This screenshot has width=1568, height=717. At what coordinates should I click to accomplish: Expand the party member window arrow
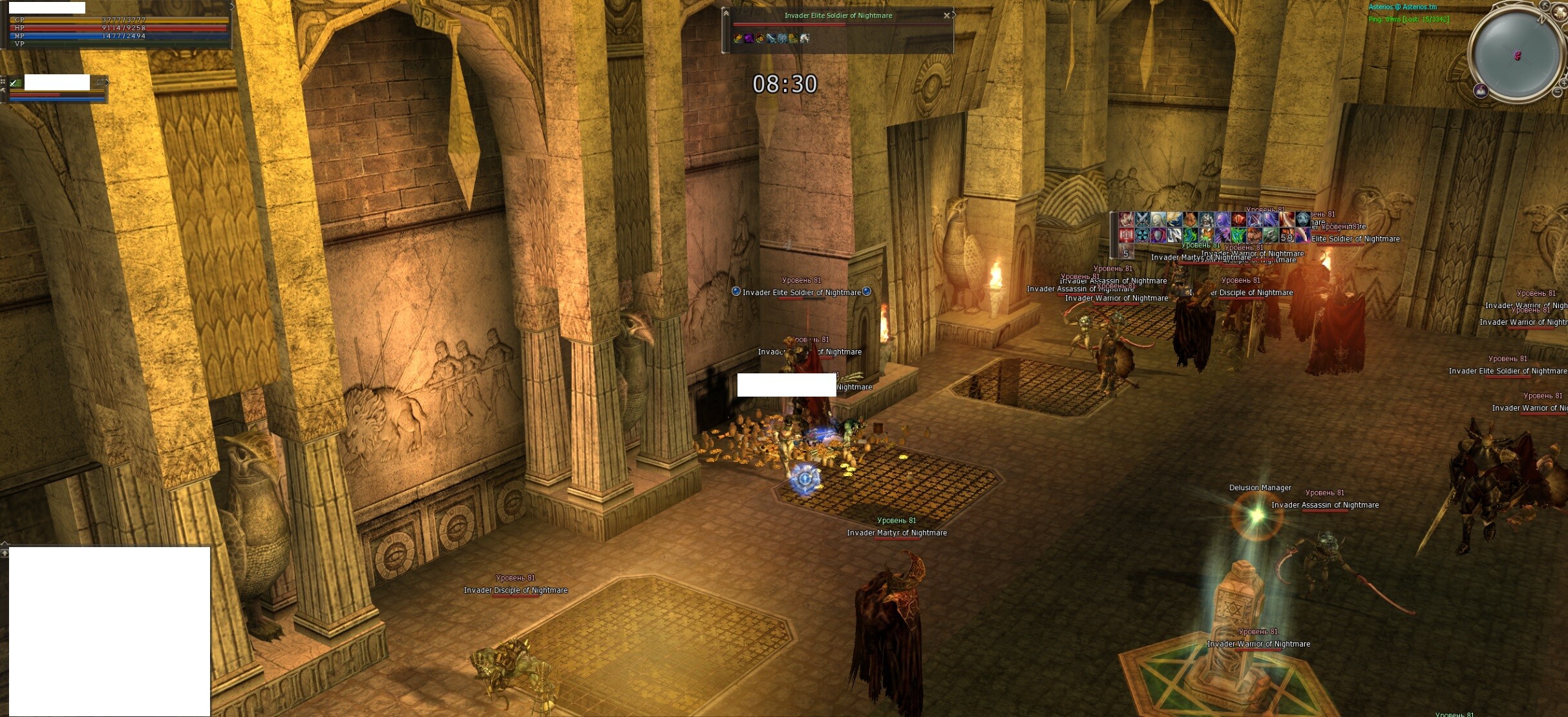[x=107, y=83]
